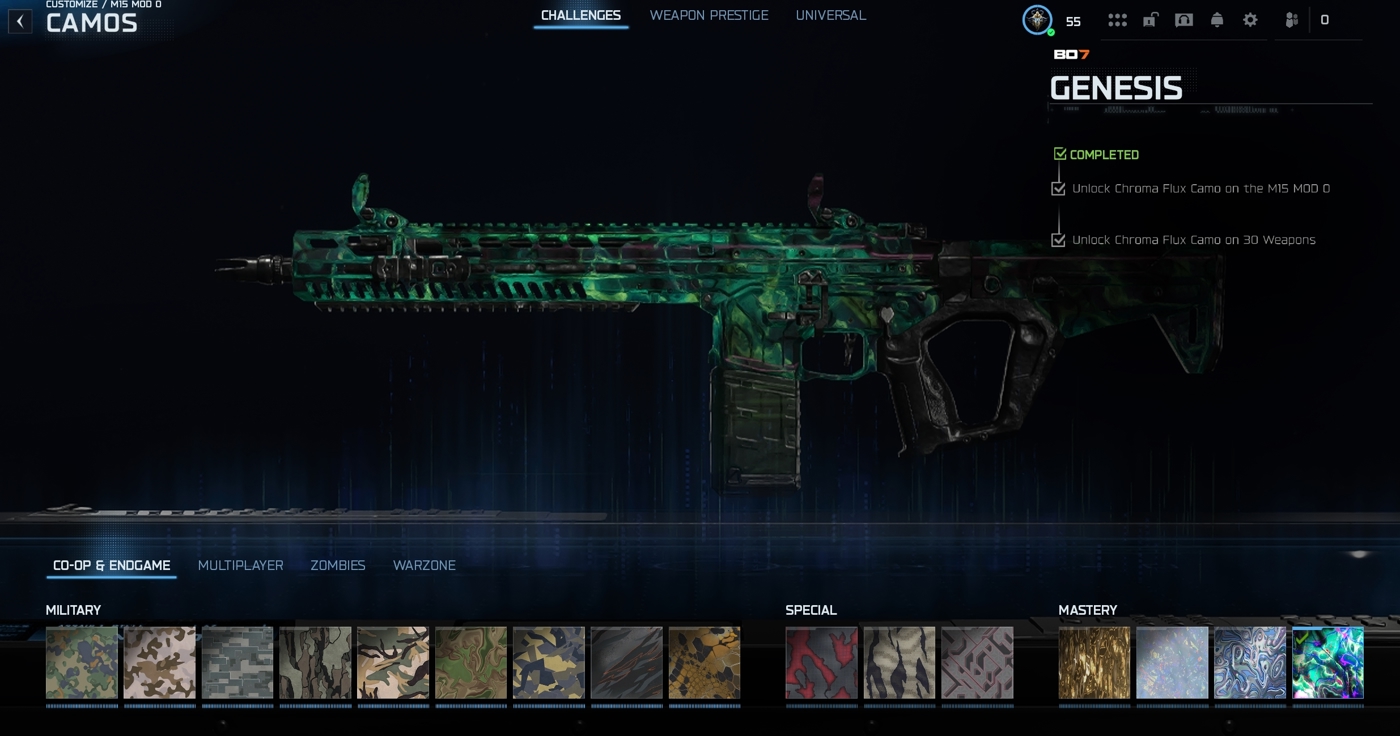This screenshot has height=736, width=1400.
Task: Check notifications via the bell icon
Action: [x=1217, y=20]
